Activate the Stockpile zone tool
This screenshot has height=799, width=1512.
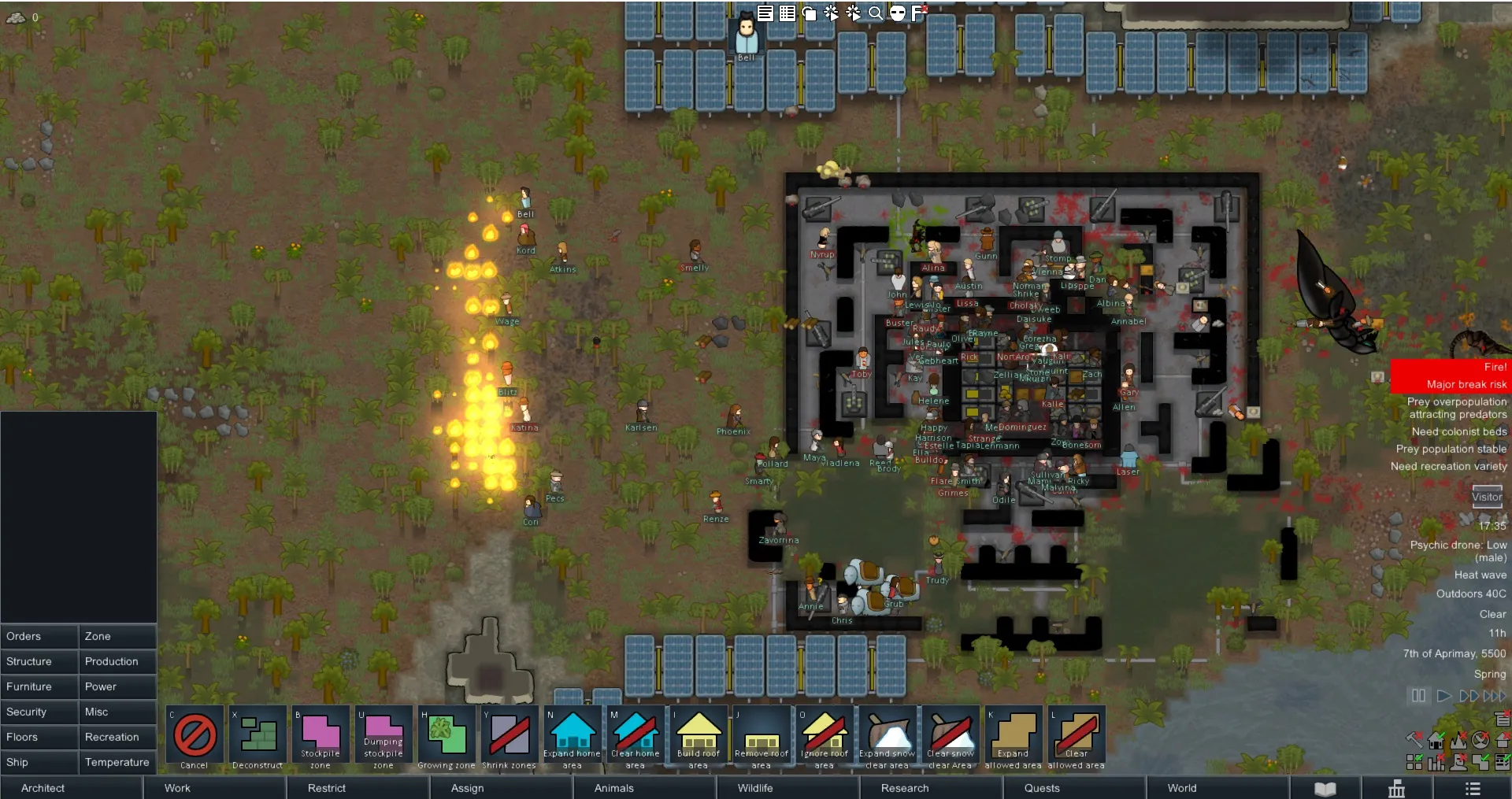point(321,738)
